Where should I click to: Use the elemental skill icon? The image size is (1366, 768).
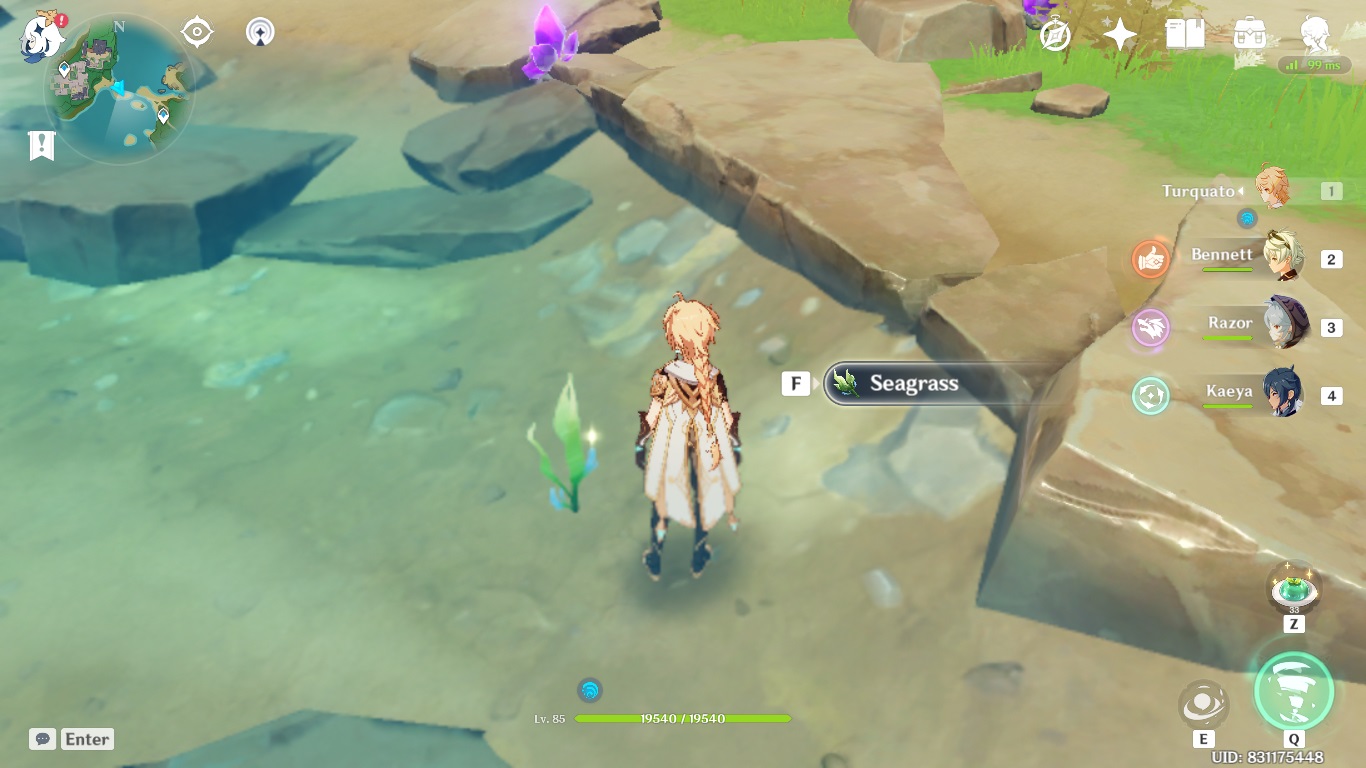pos(1203,705)
